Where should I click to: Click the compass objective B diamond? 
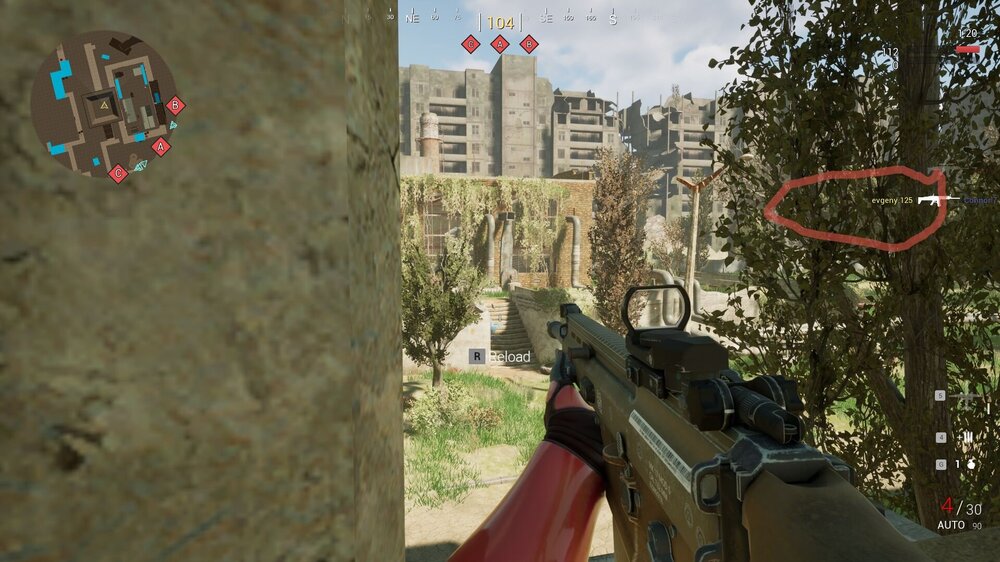[529, 43]
